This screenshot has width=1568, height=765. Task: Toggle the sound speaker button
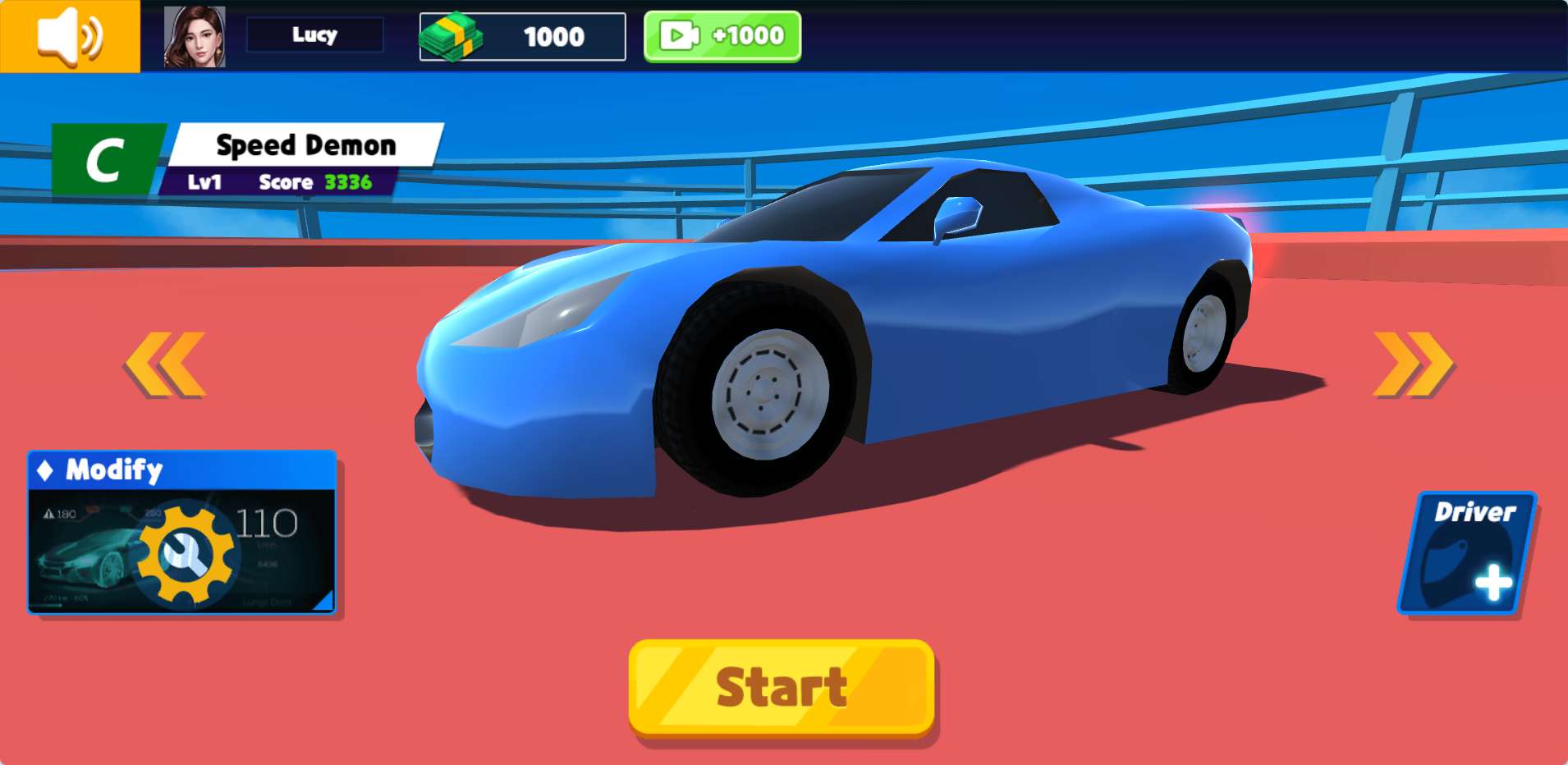(x=70, y=36)
